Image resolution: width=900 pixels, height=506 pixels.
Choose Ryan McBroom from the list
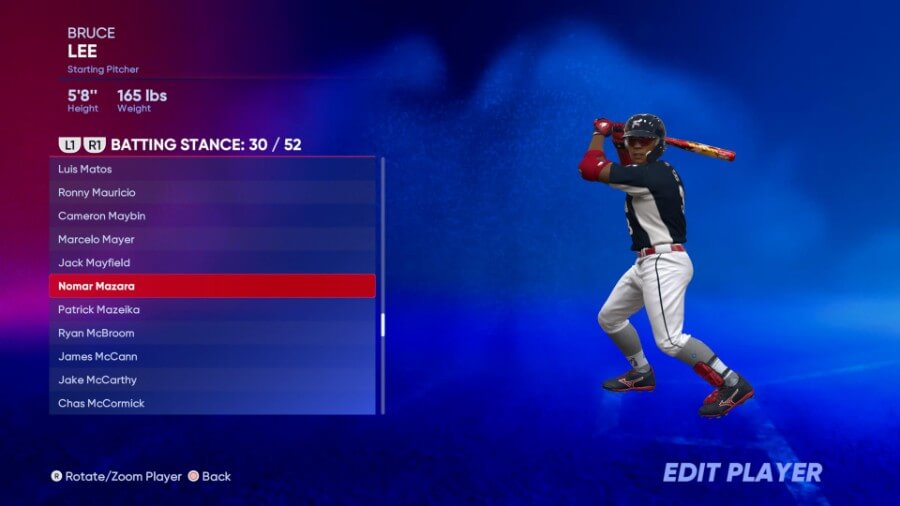212,333
